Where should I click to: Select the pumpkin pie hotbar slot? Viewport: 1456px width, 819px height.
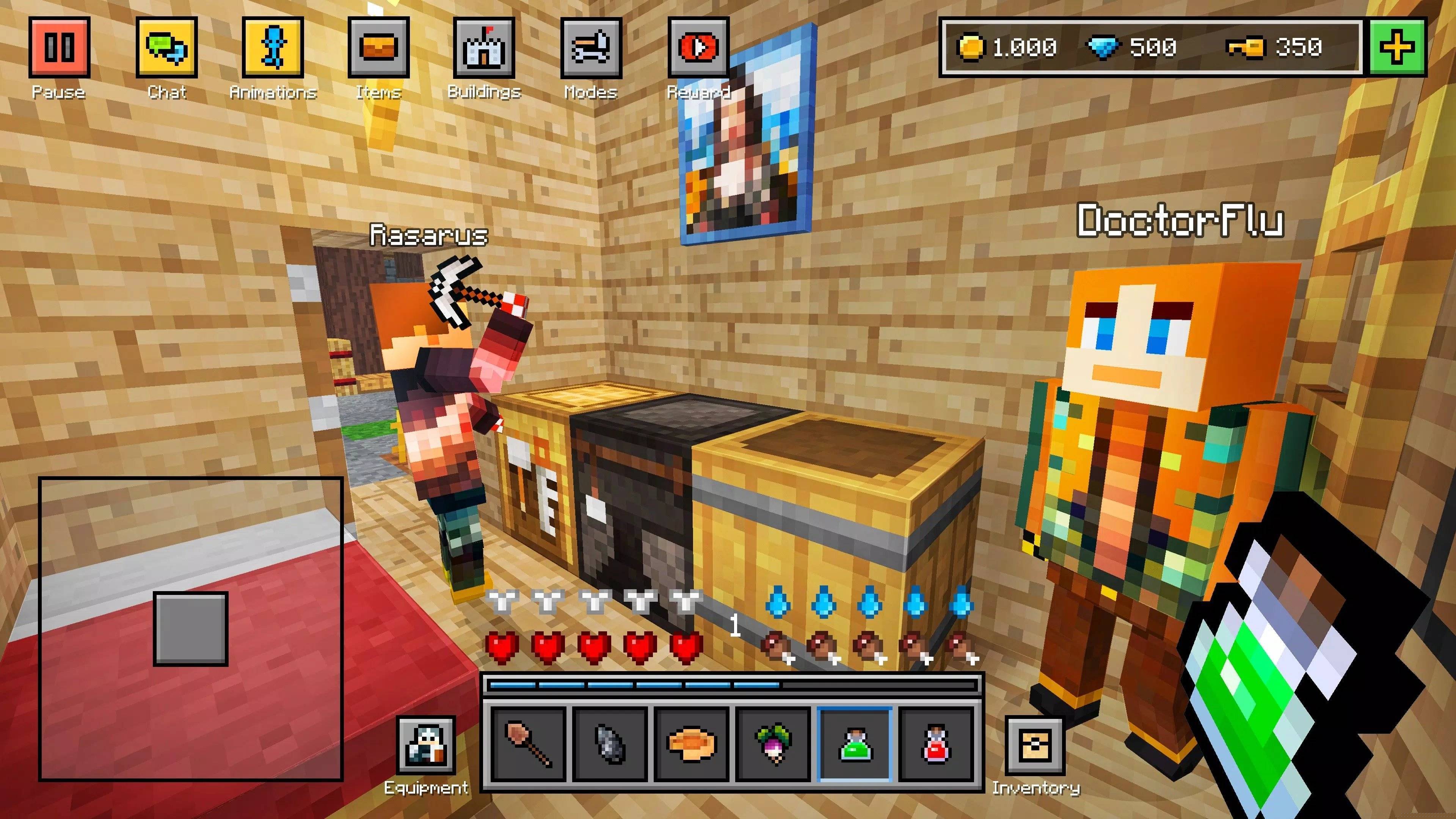coord(692,744)
